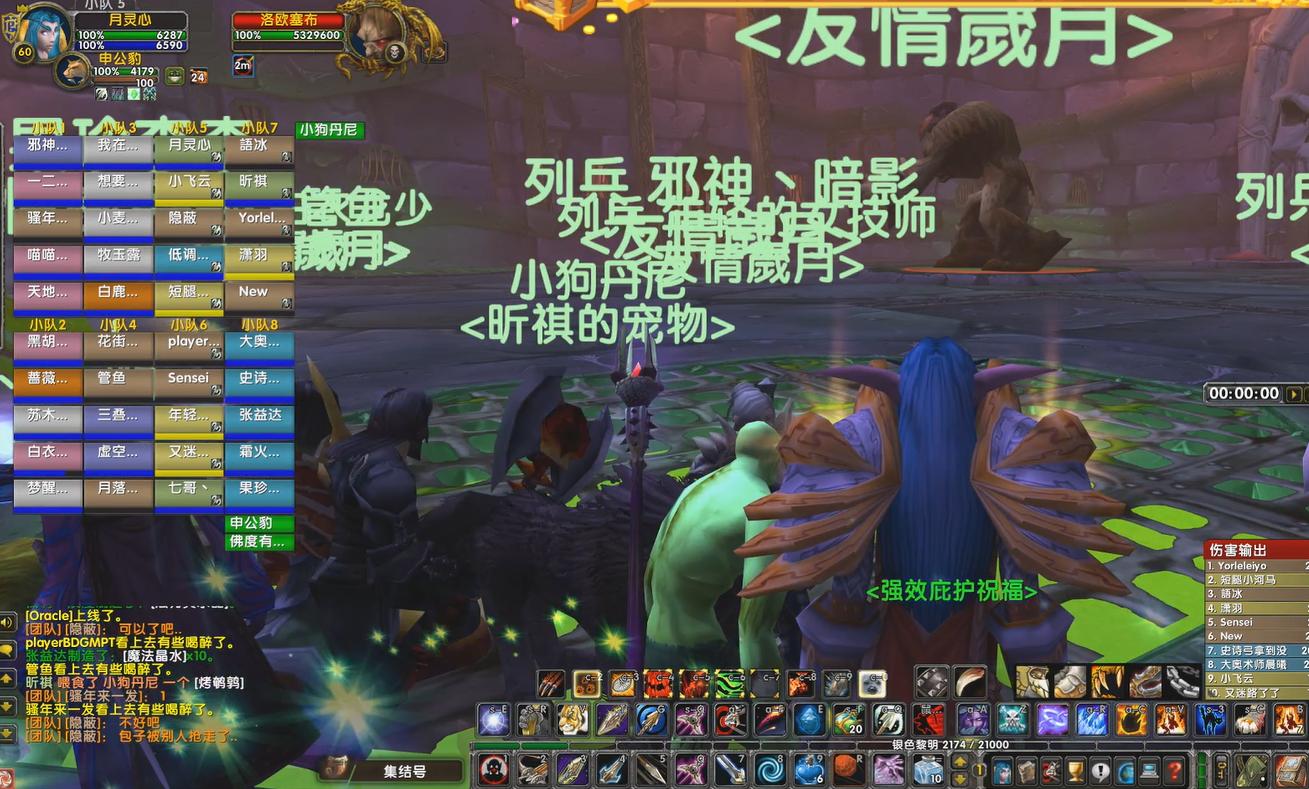Open the main menu computer icon
Viewport: 1309px width, 789px height.
pos(1149,770)
